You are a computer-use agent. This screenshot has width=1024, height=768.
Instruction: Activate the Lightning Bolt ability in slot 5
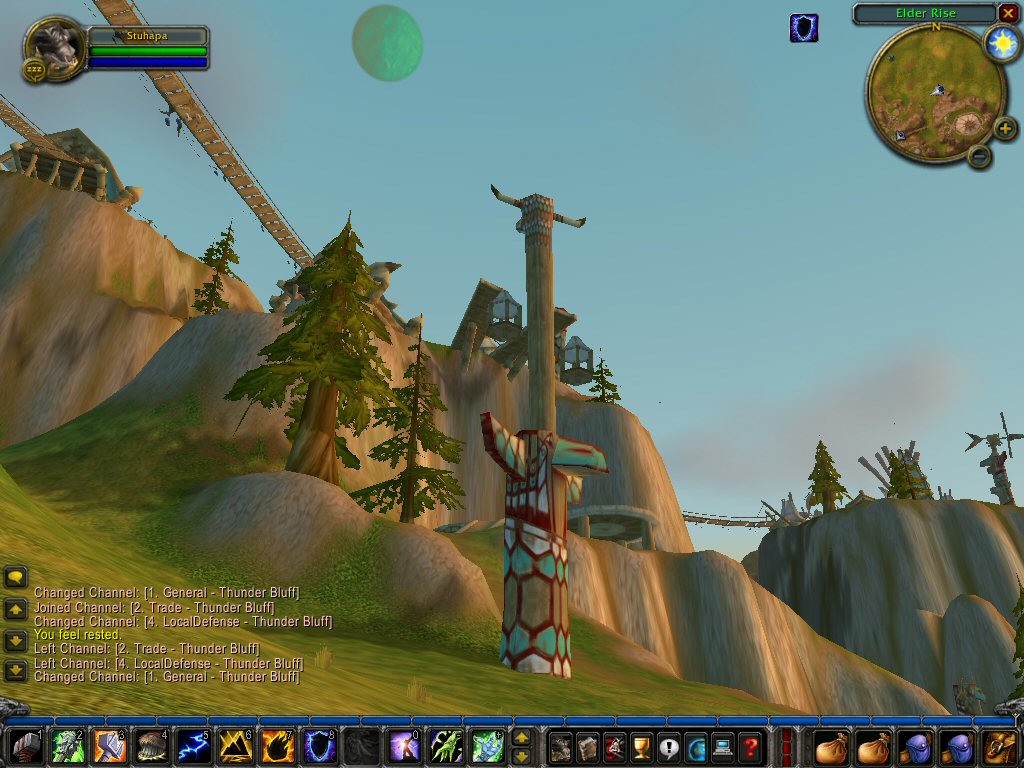click(x=192, y=747)
